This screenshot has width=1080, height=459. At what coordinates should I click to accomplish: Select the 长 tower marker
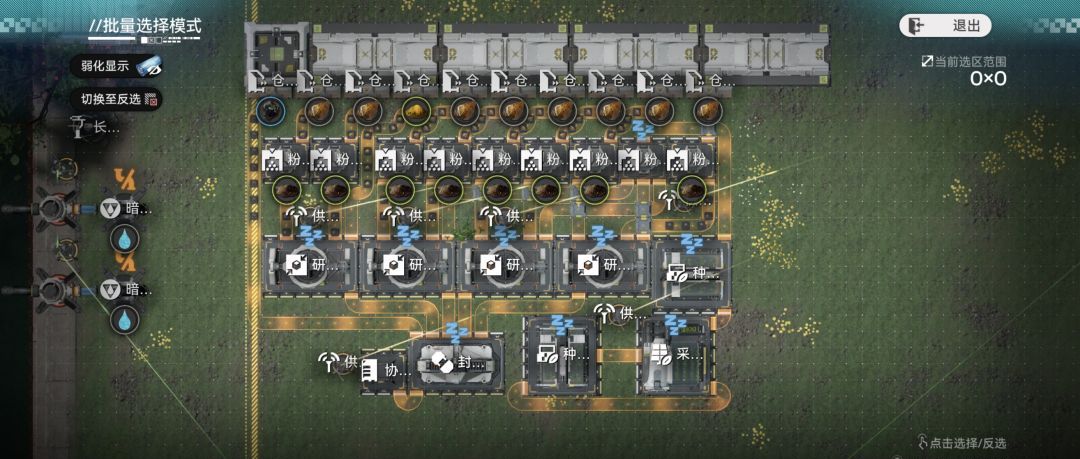point(94,127)
